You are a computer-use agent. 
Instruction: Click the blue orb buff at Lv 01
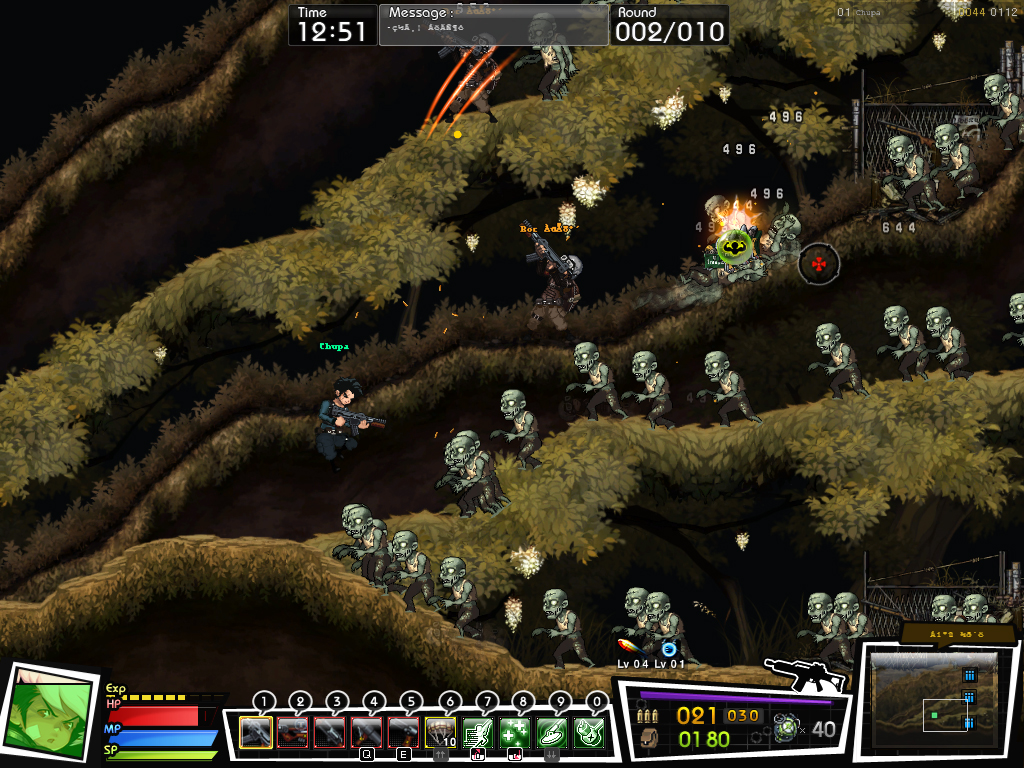click(669, 649)
